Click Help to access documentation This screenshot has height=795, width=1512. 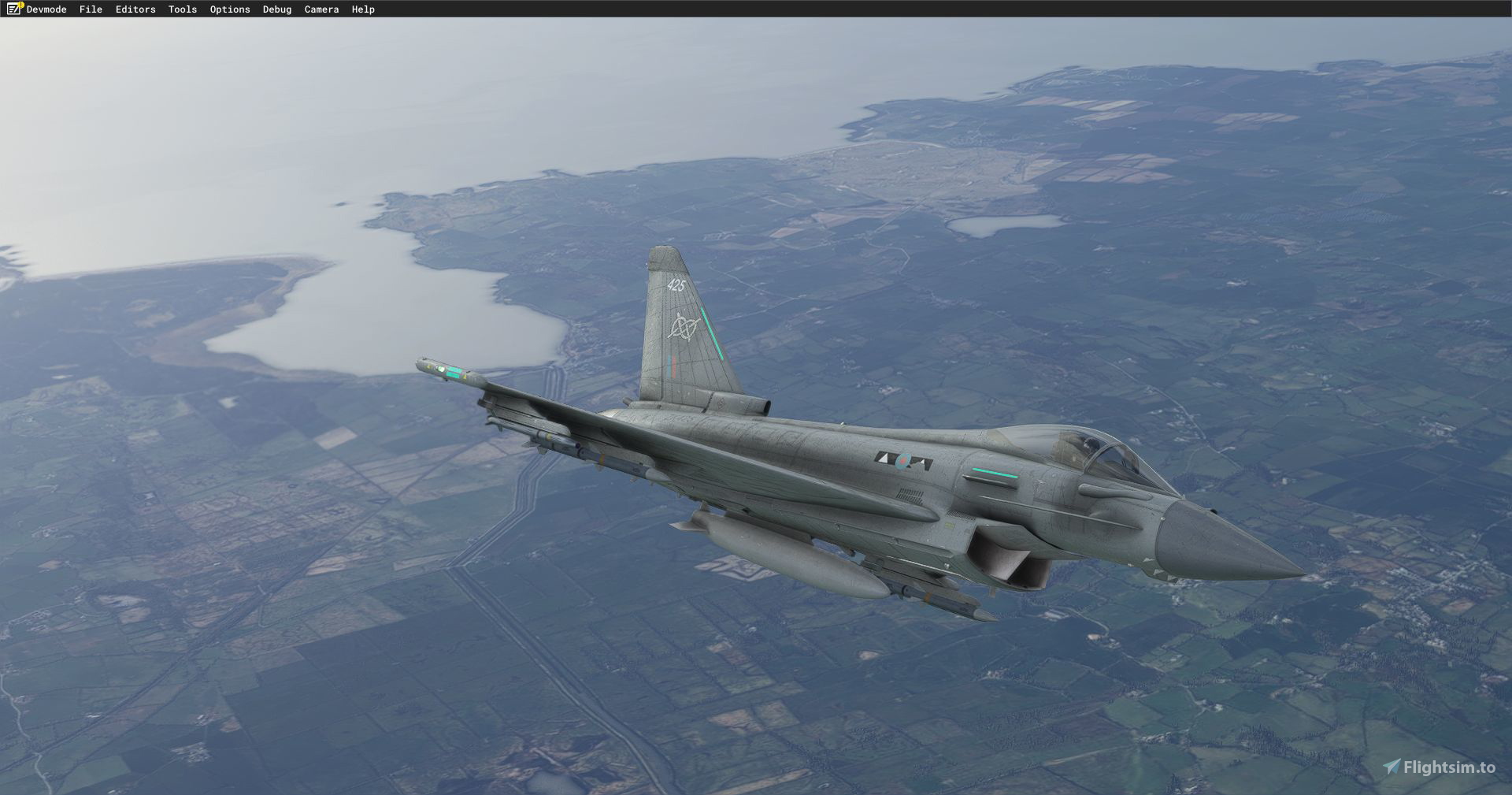click(x=362, y=9)
